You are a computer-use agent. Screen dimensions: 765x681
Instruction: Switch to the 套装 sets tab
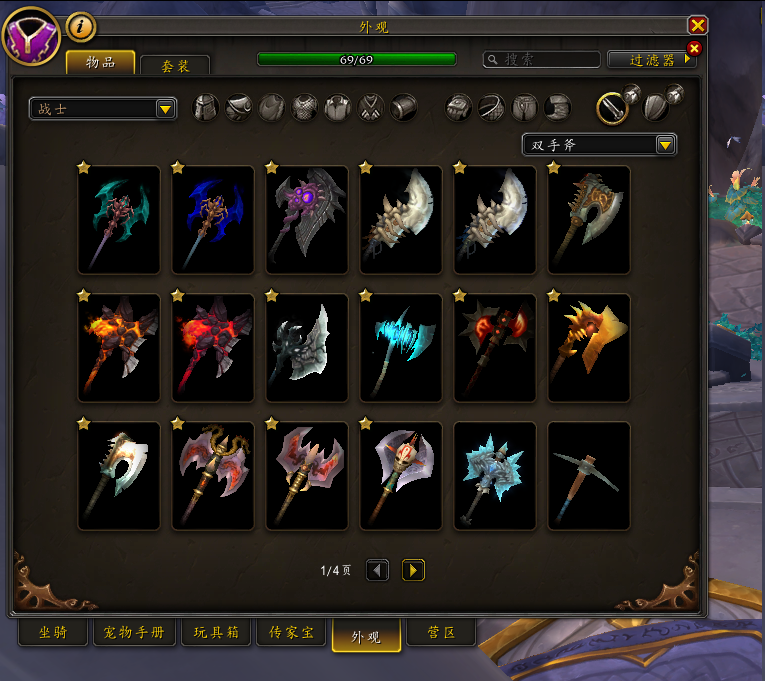coord(176,66)
